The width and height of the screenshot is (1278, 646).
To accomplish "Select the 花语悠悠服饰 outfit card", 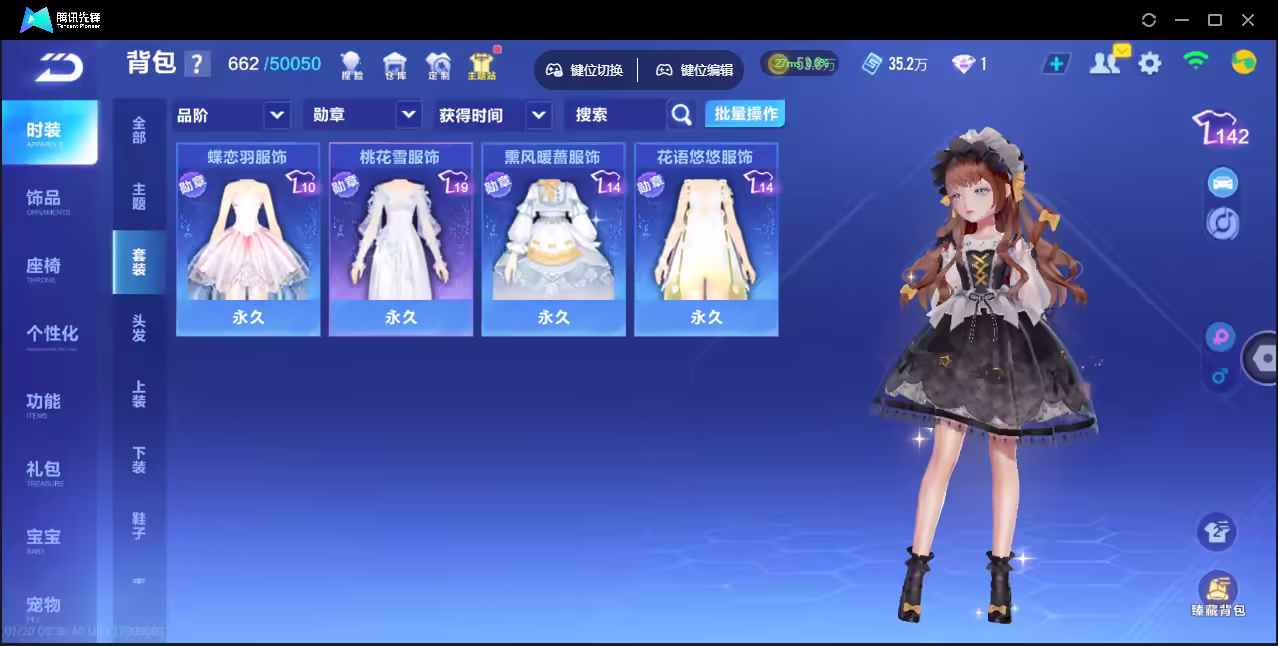I will tap(706, 239).
